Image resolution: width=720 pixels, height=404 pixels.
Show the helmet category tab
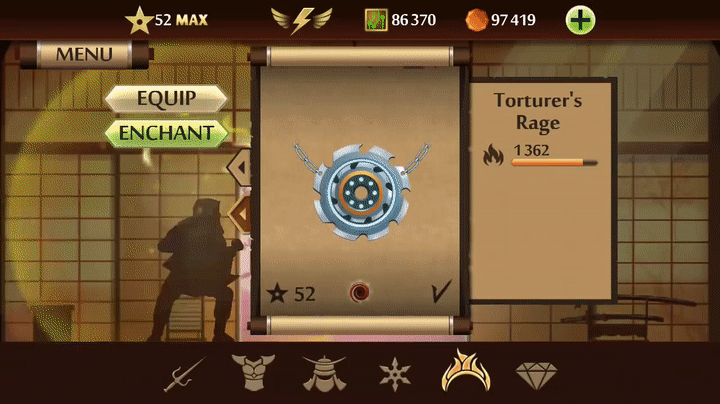(323, 374)
